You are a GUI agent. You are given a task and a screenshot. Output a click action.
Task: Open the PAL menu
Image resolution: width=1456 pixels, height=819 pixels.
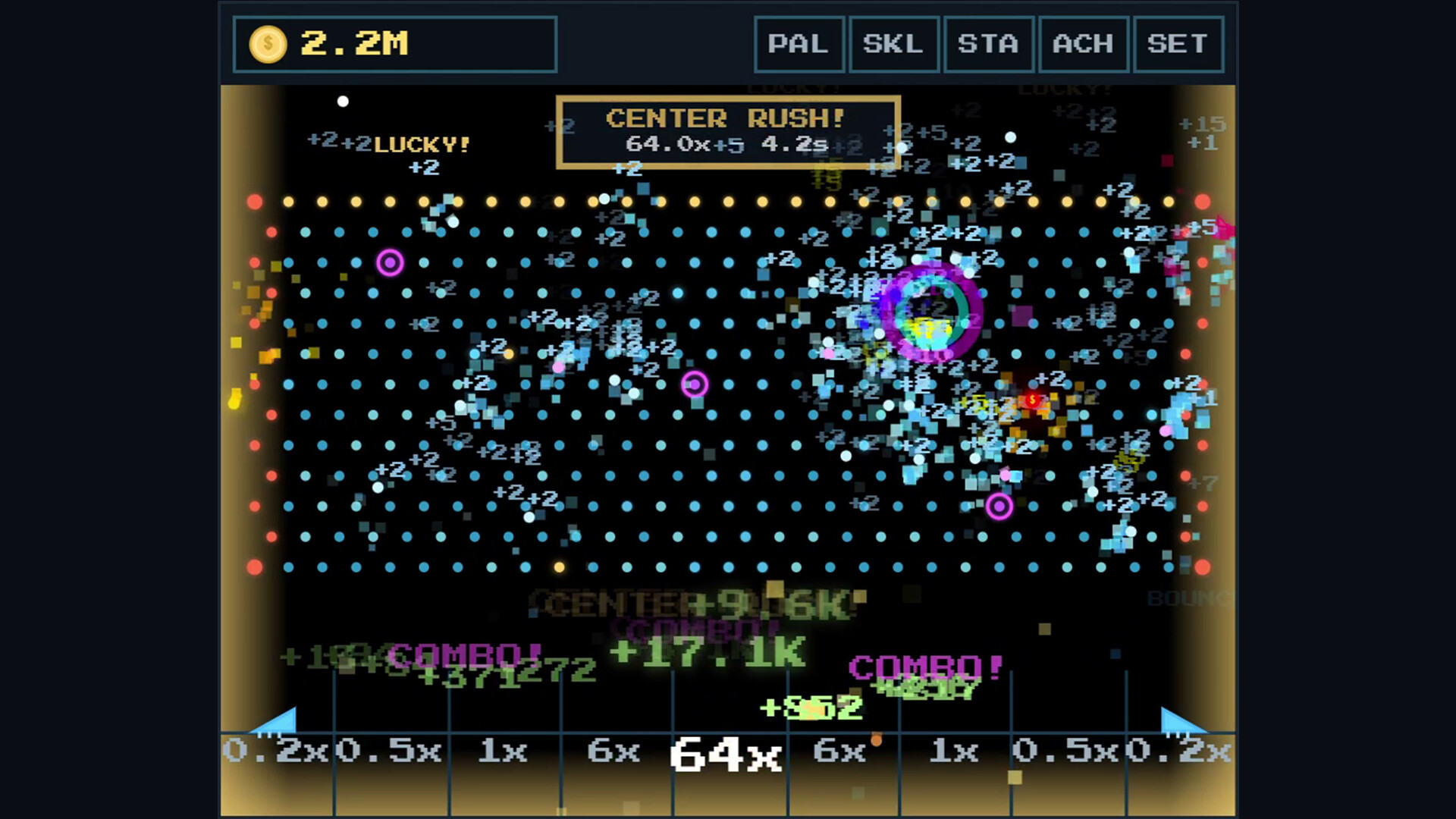[799, 43]
